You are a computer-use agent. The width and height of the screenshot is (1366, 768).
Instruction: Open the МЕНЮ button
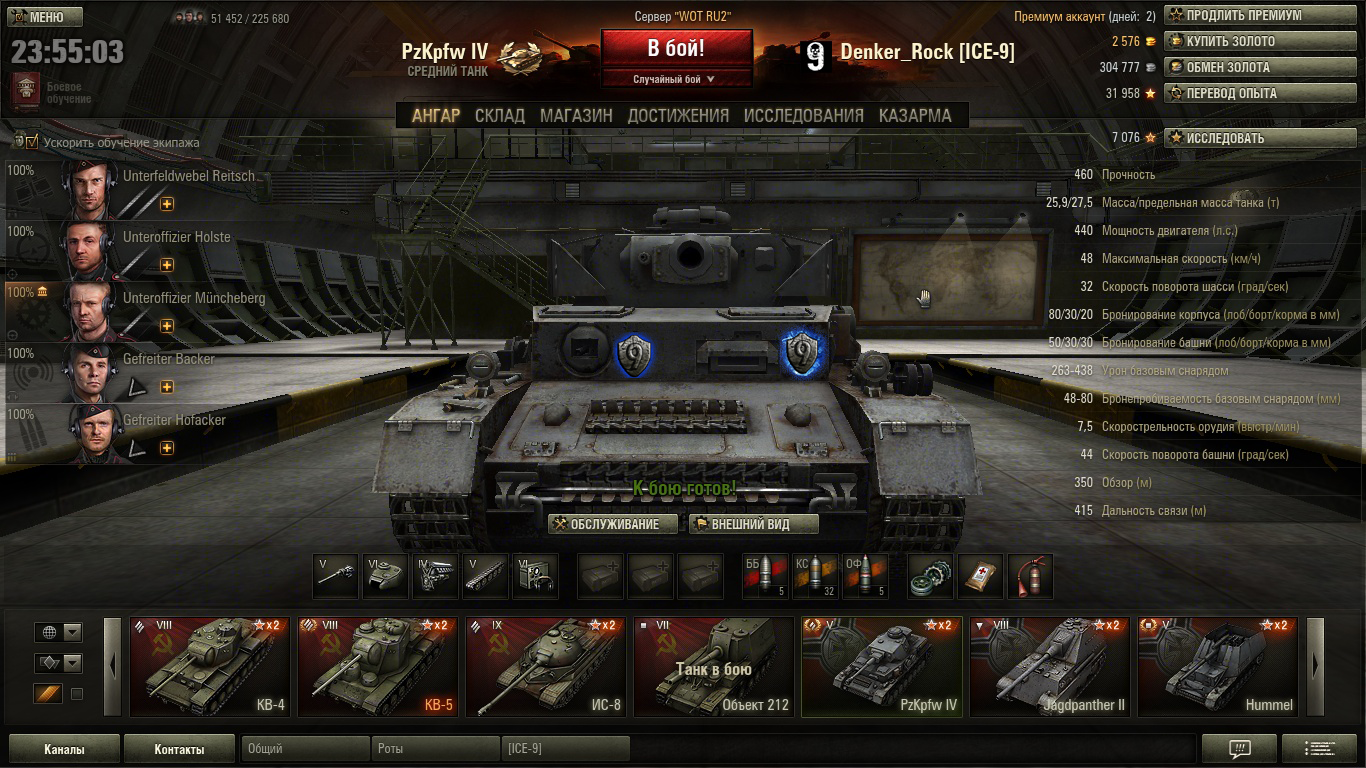[x=46, y=17]
